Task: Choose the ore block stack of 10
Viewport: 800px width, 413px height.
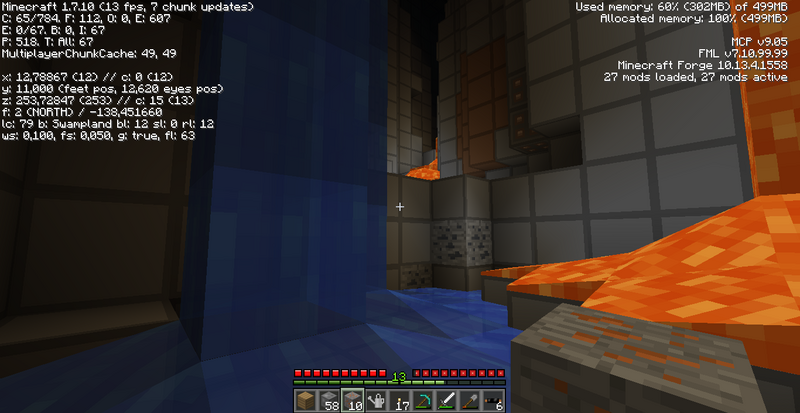Action: (353, 401)
